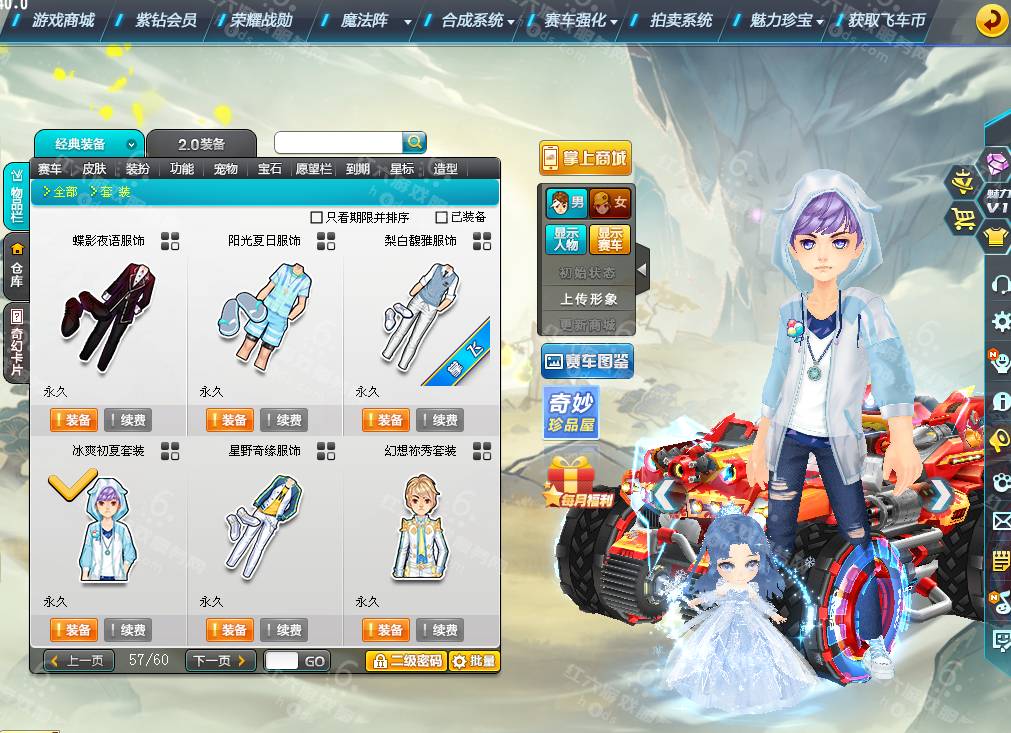Go to the previous page (上一页)
This screenshot has height=733, width=1011.
pyautogui.click(x=79, y=661)
